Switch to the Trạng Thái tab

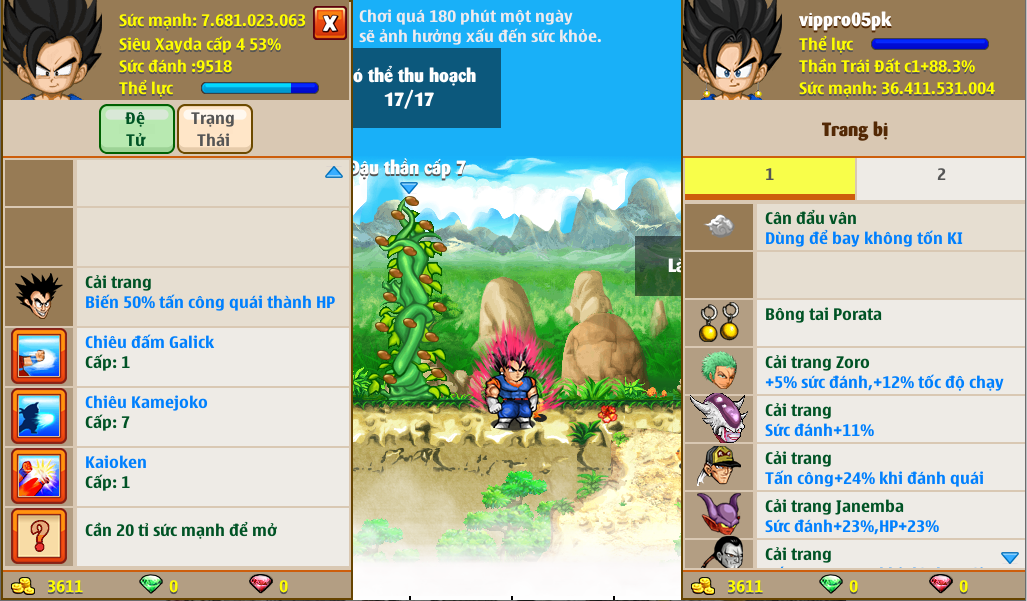[x=214, y=129]
